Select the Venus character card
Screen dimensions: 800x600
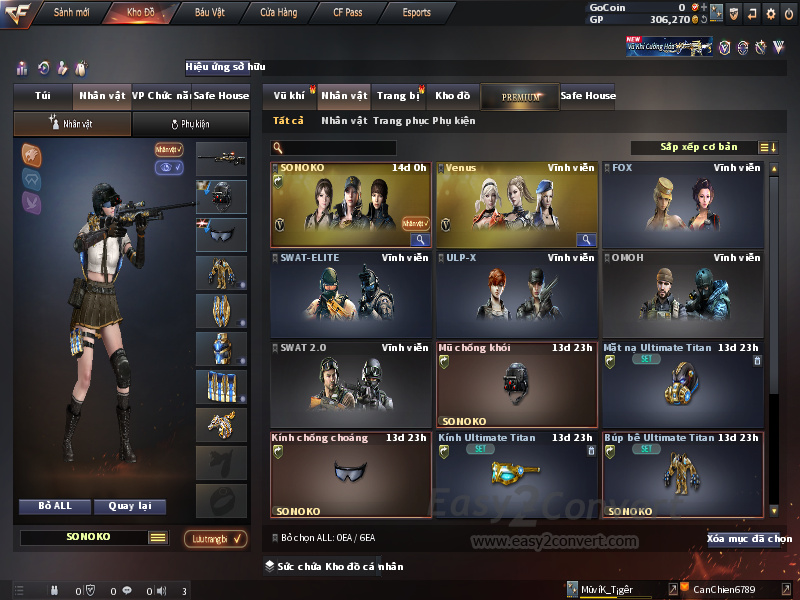(516, 205)
